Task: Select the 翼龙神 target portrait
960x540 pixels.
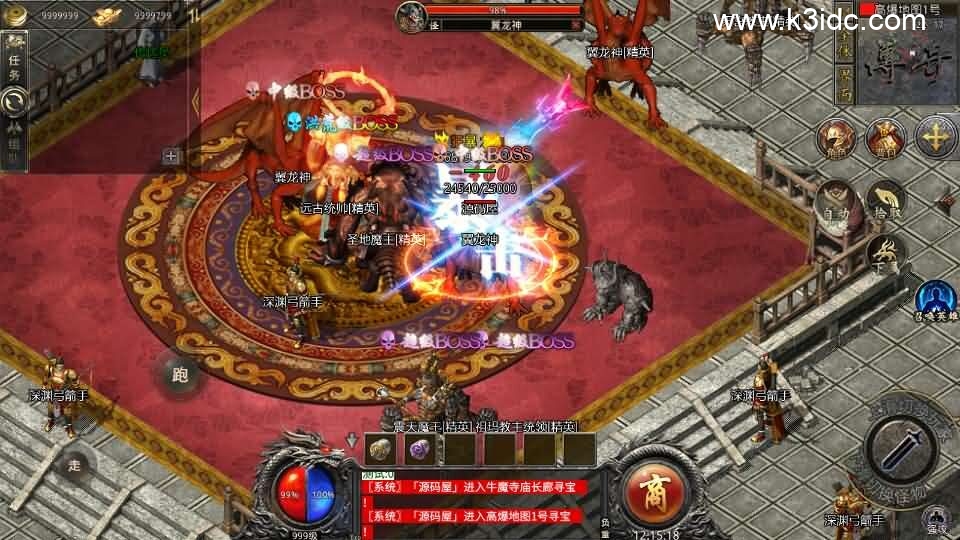Action: tap(410, 16)
